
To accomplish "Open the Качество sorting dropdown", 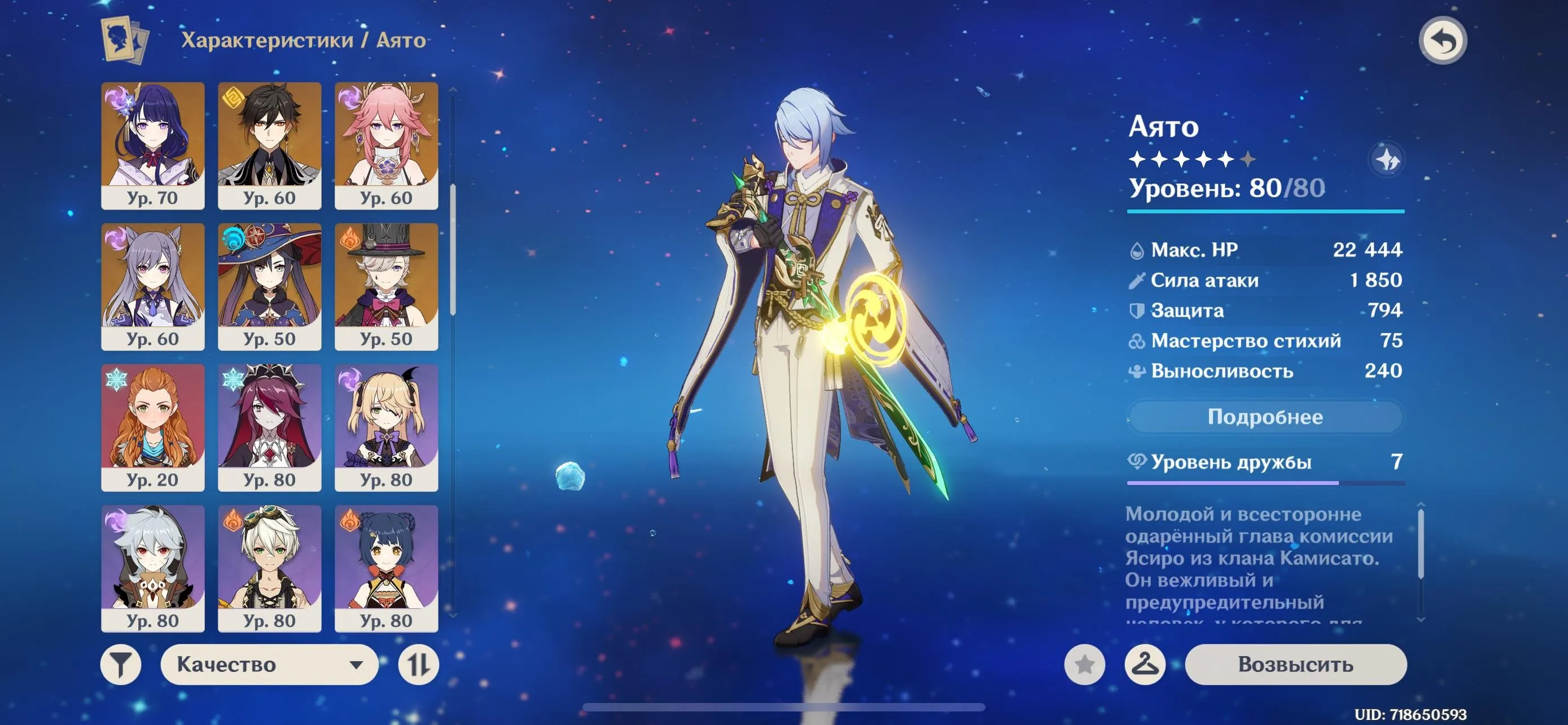I will (x=270, y=663).
